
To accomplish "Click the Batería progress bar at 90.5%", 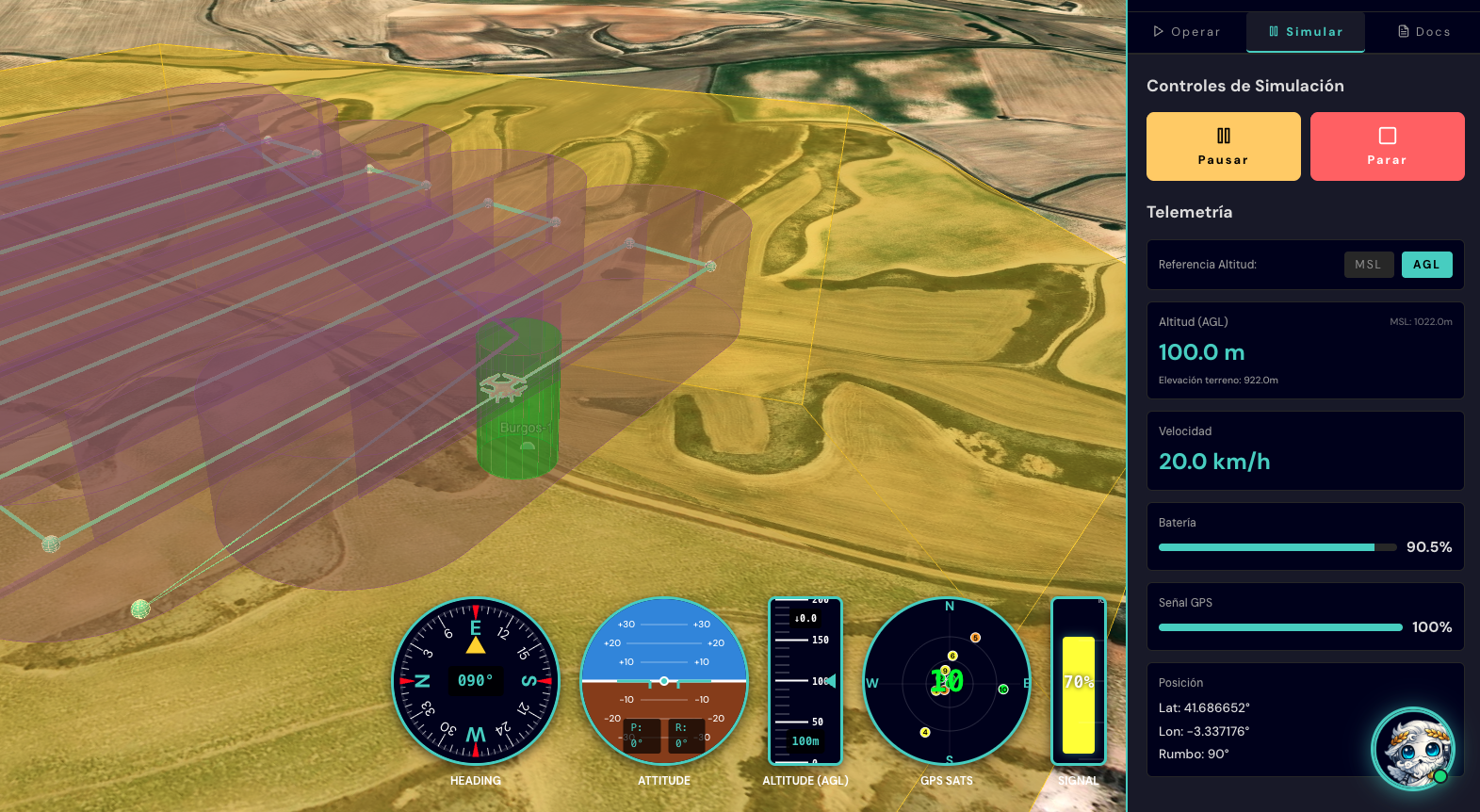I will pyautogui.click(x=1277, y=546).
